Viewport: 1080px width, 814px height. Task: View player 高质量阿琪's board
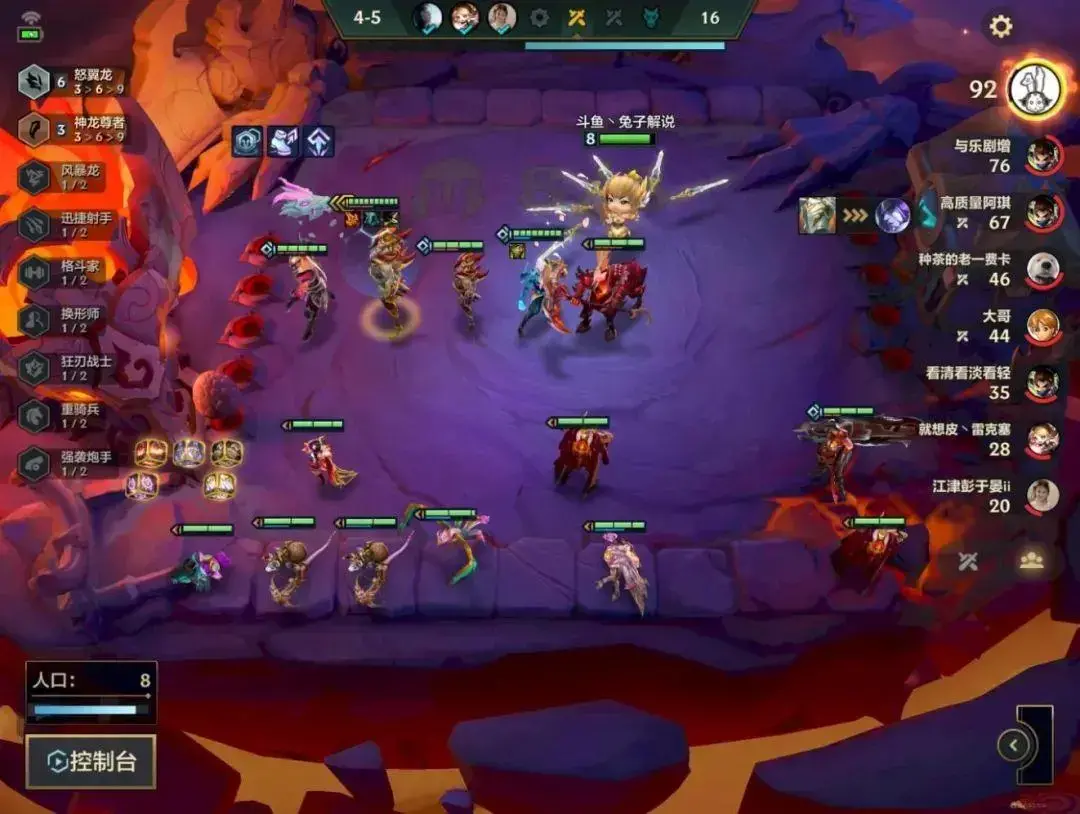(1042, 212)
